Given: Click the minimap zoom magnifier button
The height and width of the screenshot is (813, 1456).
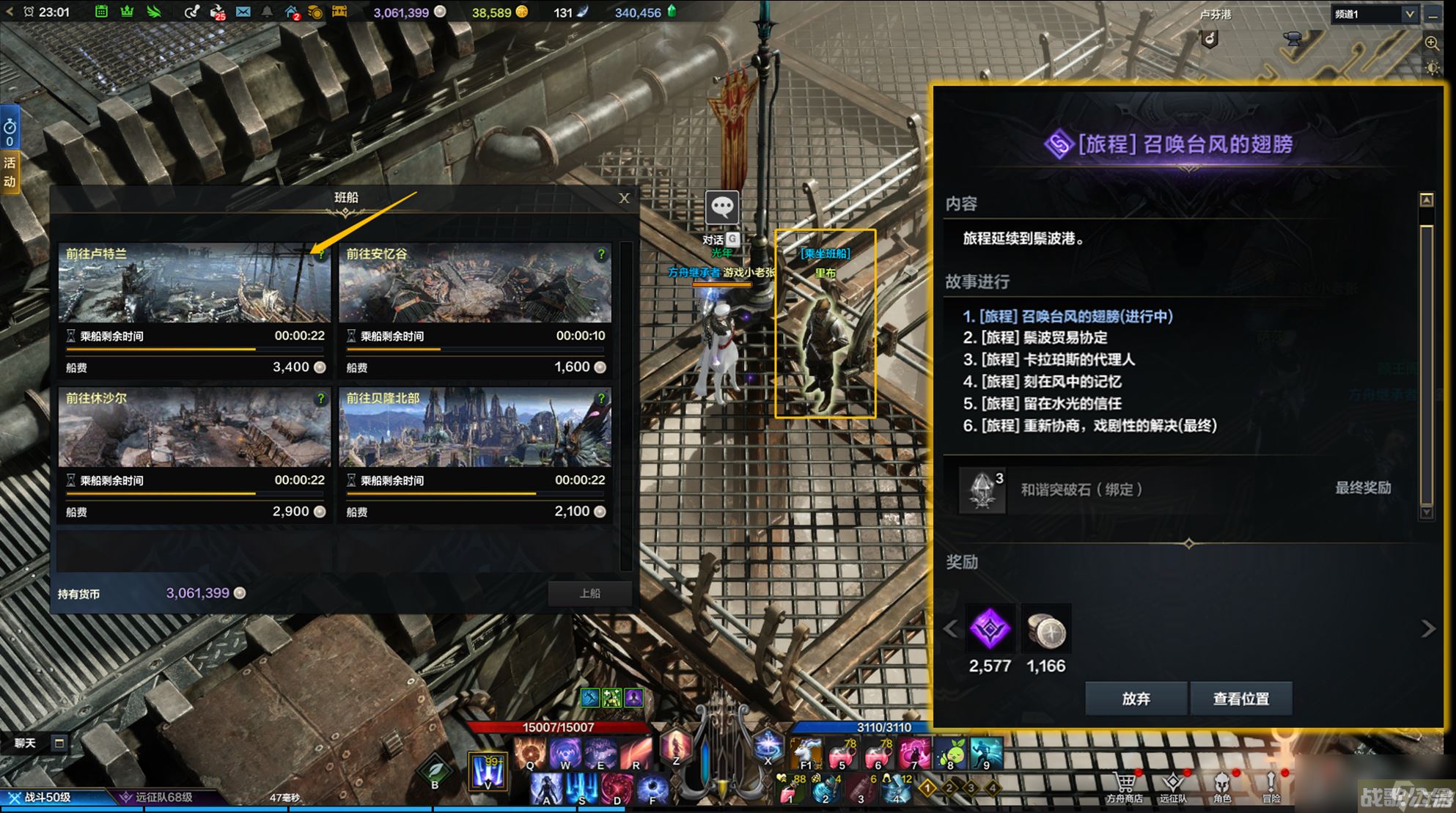Looking at the screenshot, I should click(1432, 43).
